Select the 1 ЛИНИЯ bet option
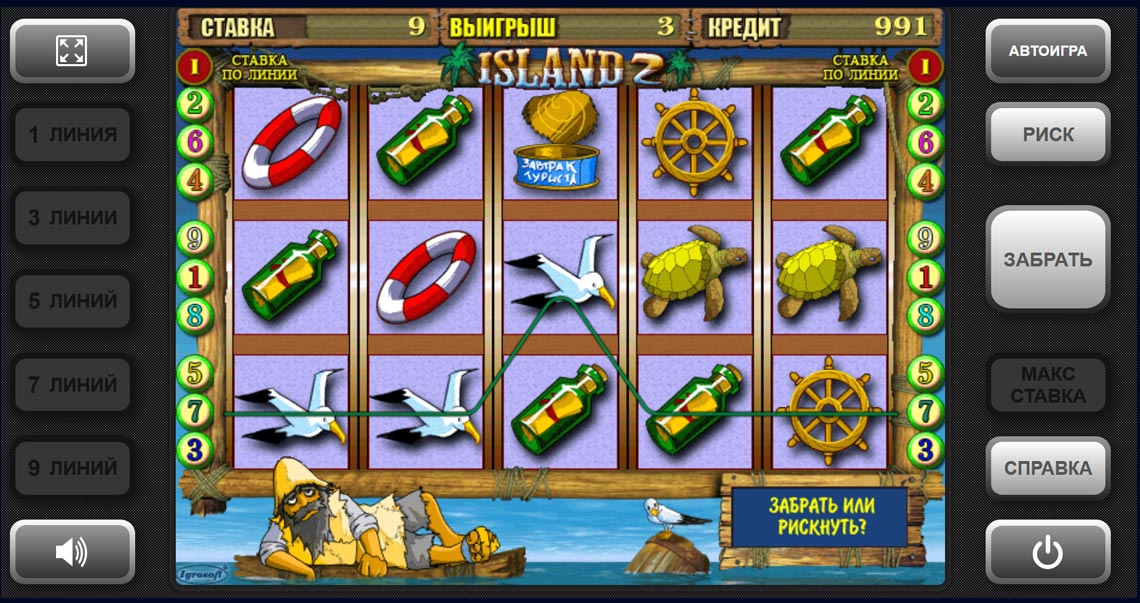 point(72,135)
